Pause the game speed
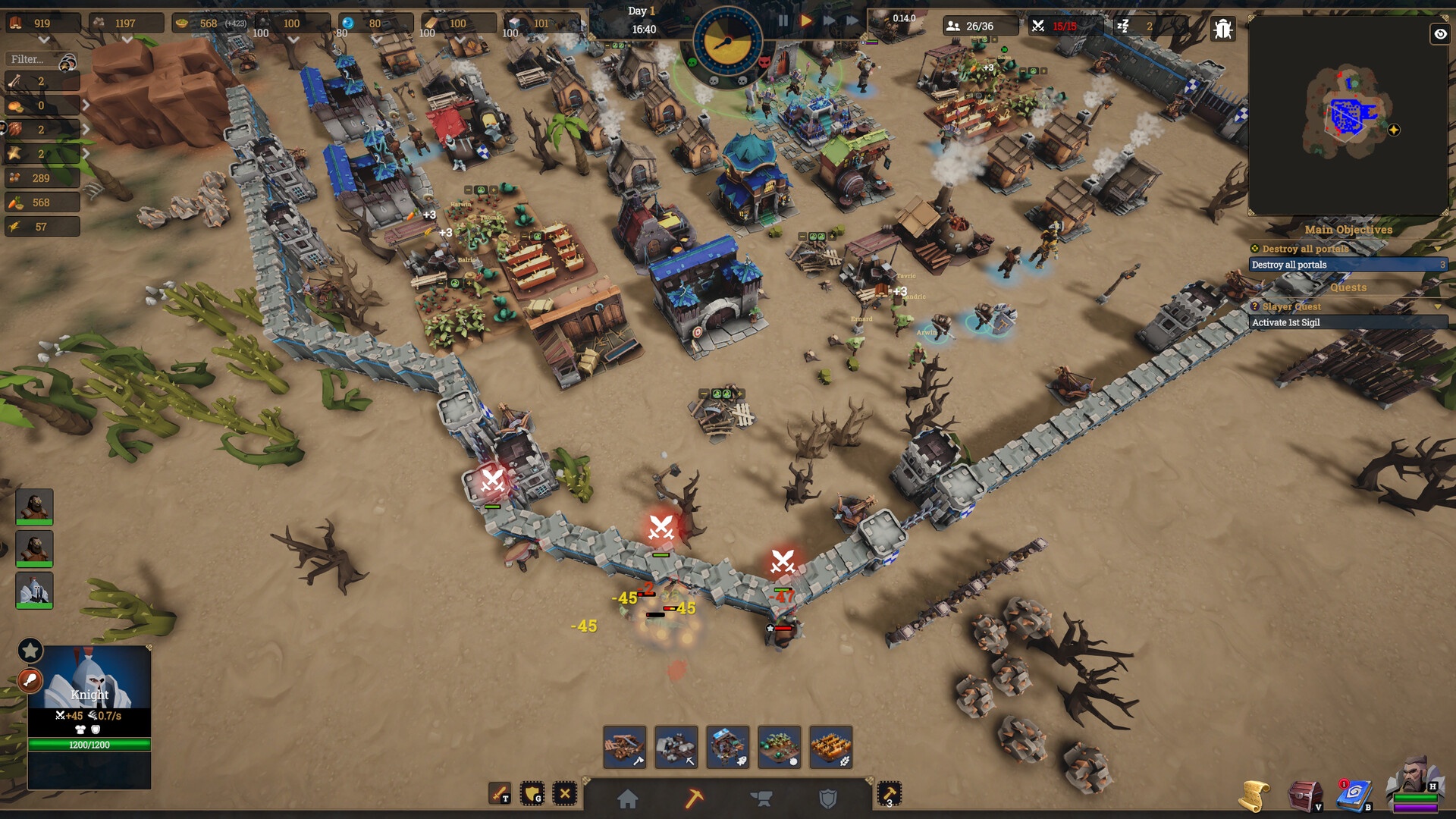 tap(783, 21)
